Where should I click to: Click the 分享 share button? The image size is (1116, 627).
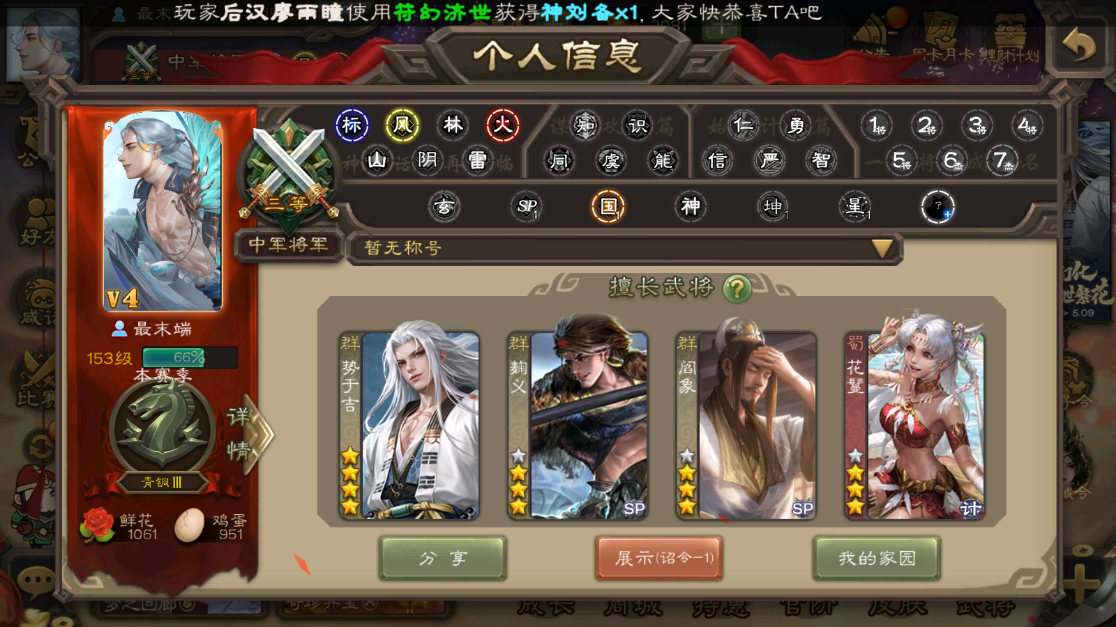(443, 558)
